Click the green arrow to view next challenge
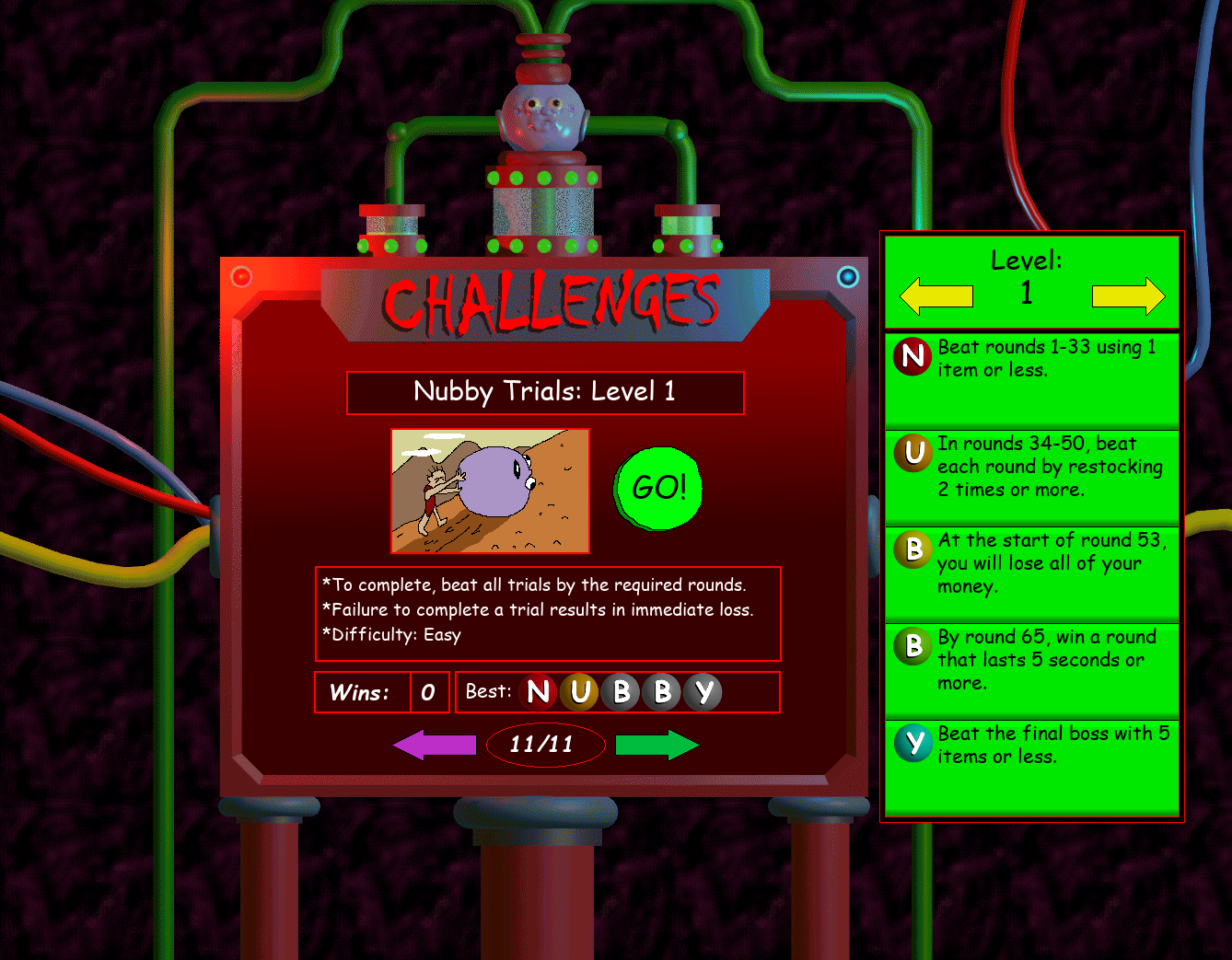 [657, 745]
